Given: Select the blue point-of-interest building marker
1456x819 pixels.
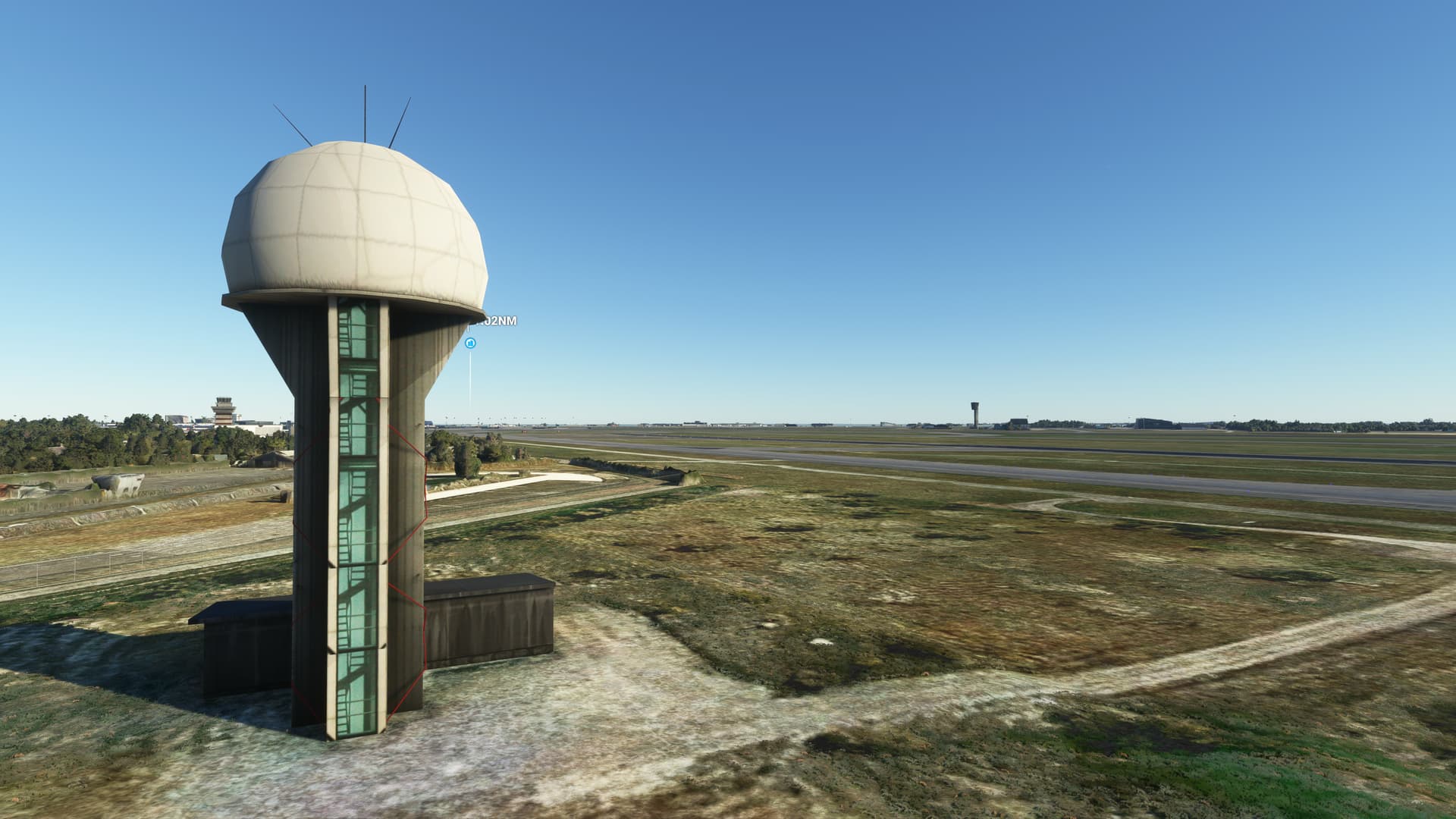Looking at the screenshot, I should pos(470,344).
